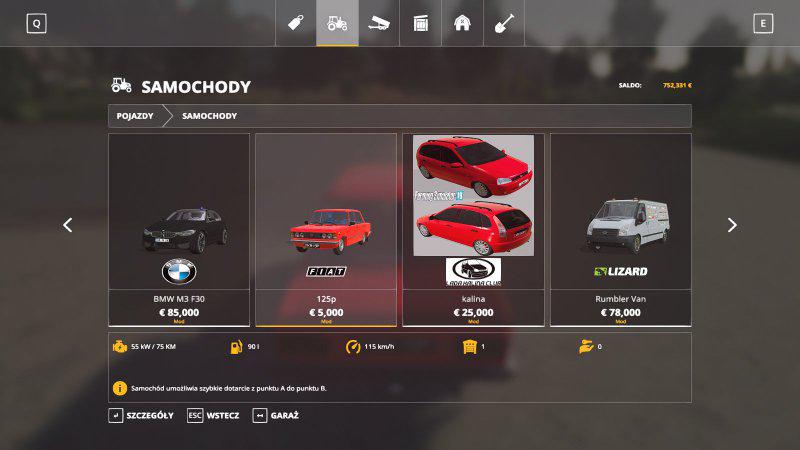Switch to the tractor vehicles tab
Screen dimensions: 800x450
338,22
